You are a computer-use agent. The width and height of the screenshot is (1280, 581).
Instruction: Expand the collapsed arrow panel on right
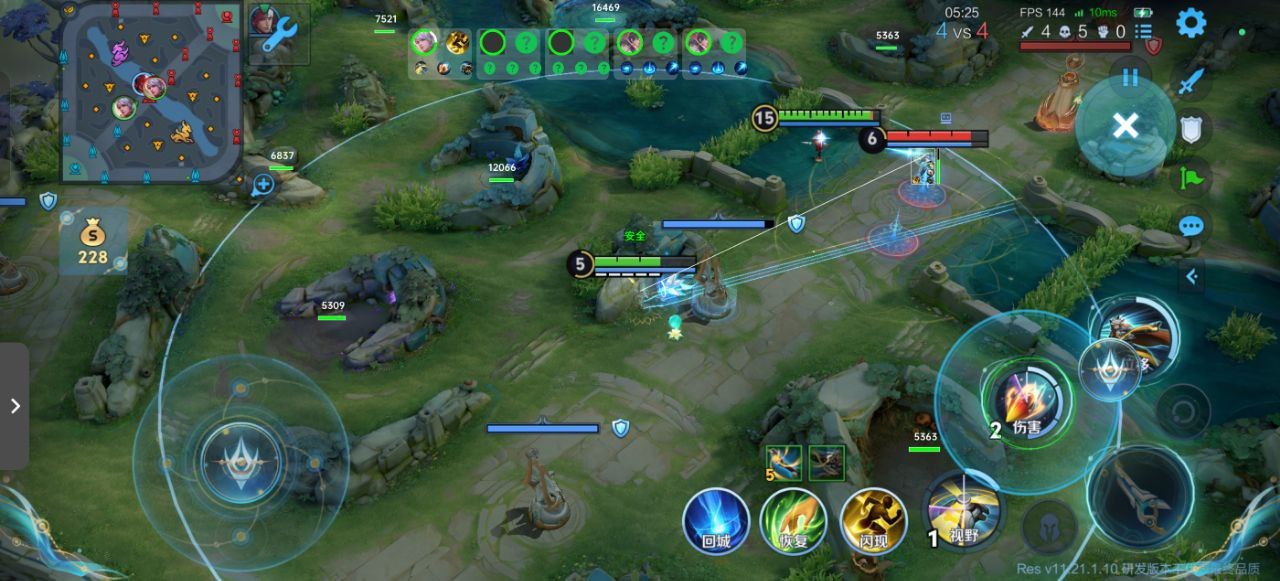(x=1191, y=277)
